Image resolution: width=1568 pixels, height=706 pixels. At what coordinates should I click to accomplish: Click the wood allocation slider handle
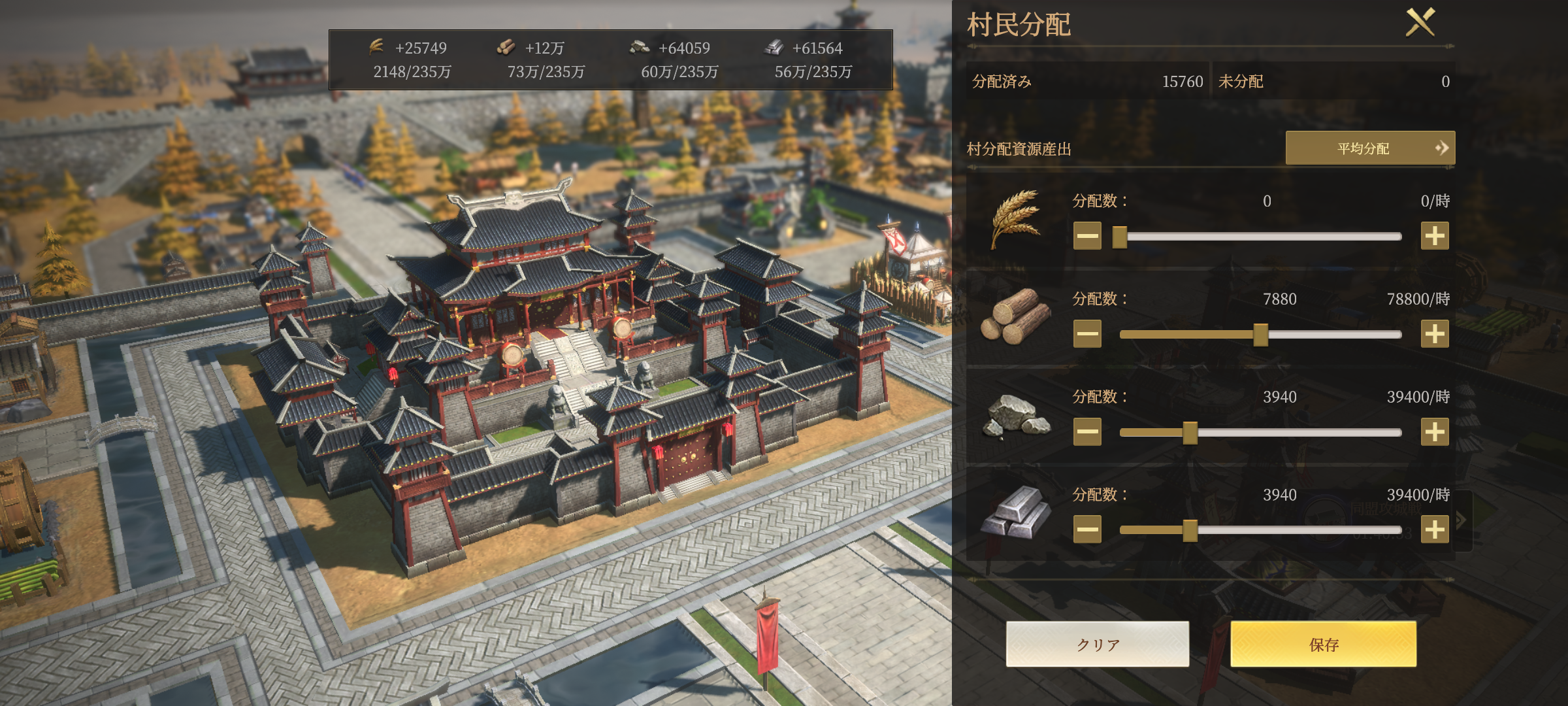pos(1260,335)
